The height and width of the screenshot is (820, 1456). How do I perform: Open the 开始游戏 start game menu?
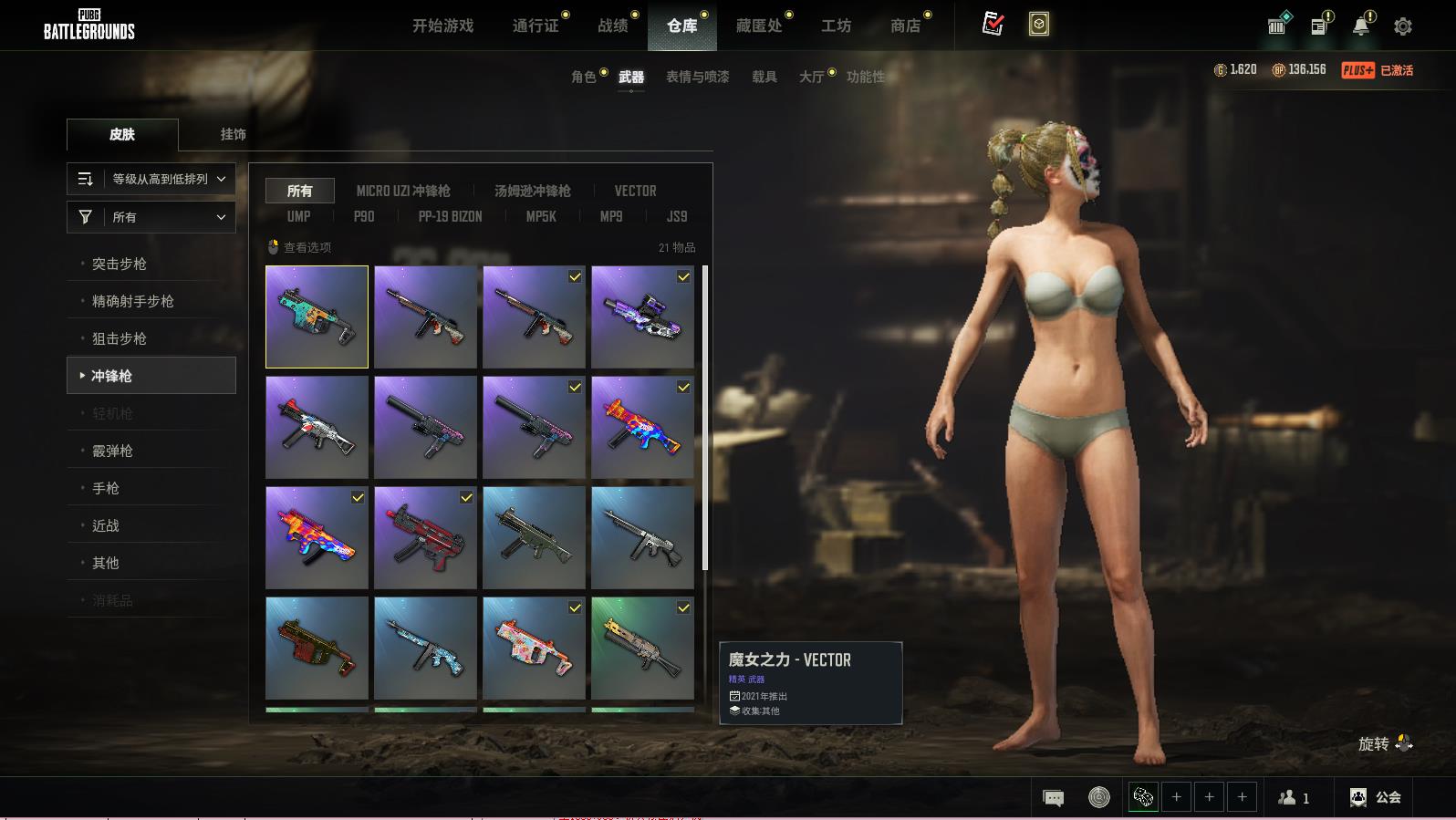point(442,26)
